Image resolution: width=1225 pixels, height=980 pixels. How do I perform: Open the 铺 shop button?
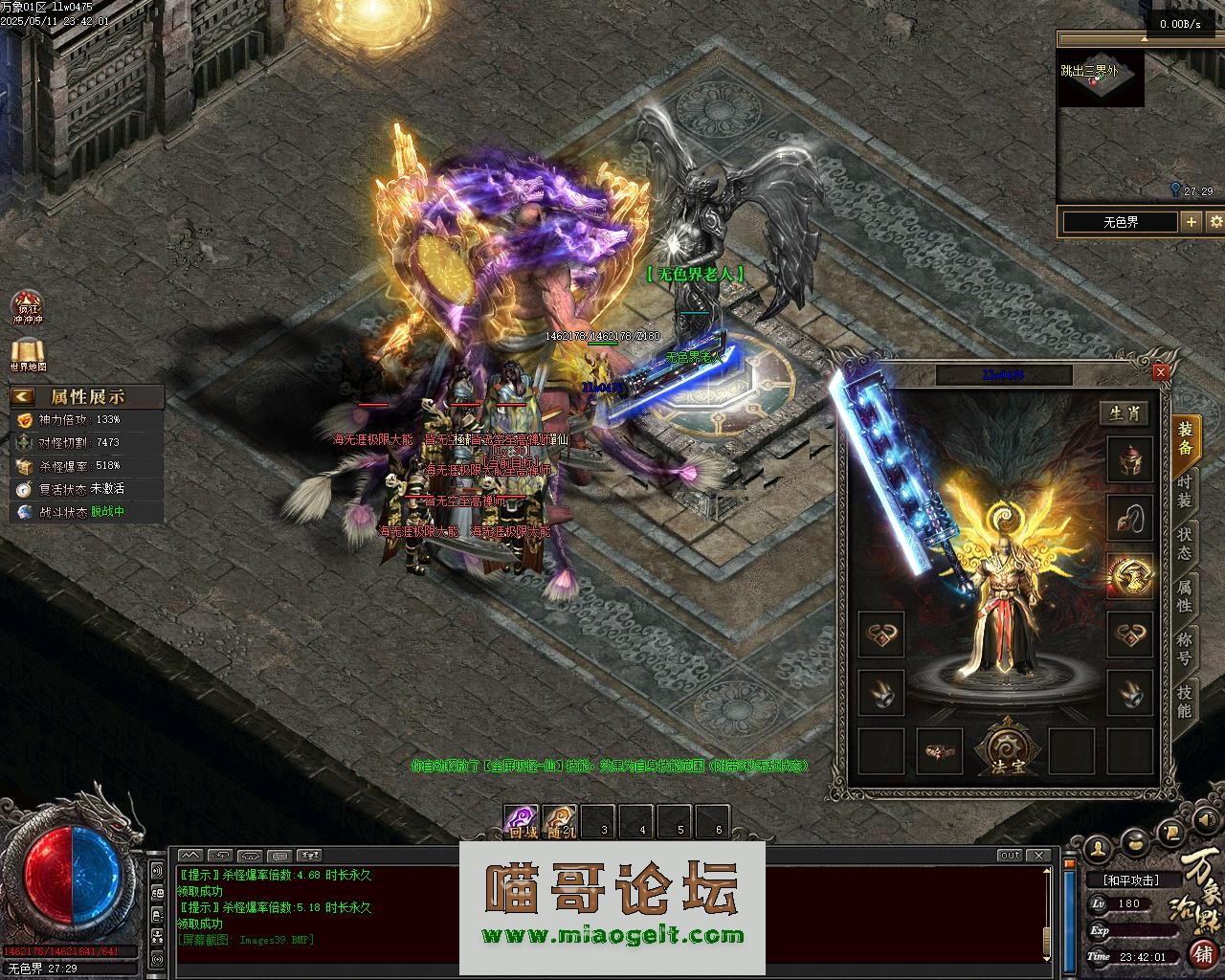tap(1201, 953)
